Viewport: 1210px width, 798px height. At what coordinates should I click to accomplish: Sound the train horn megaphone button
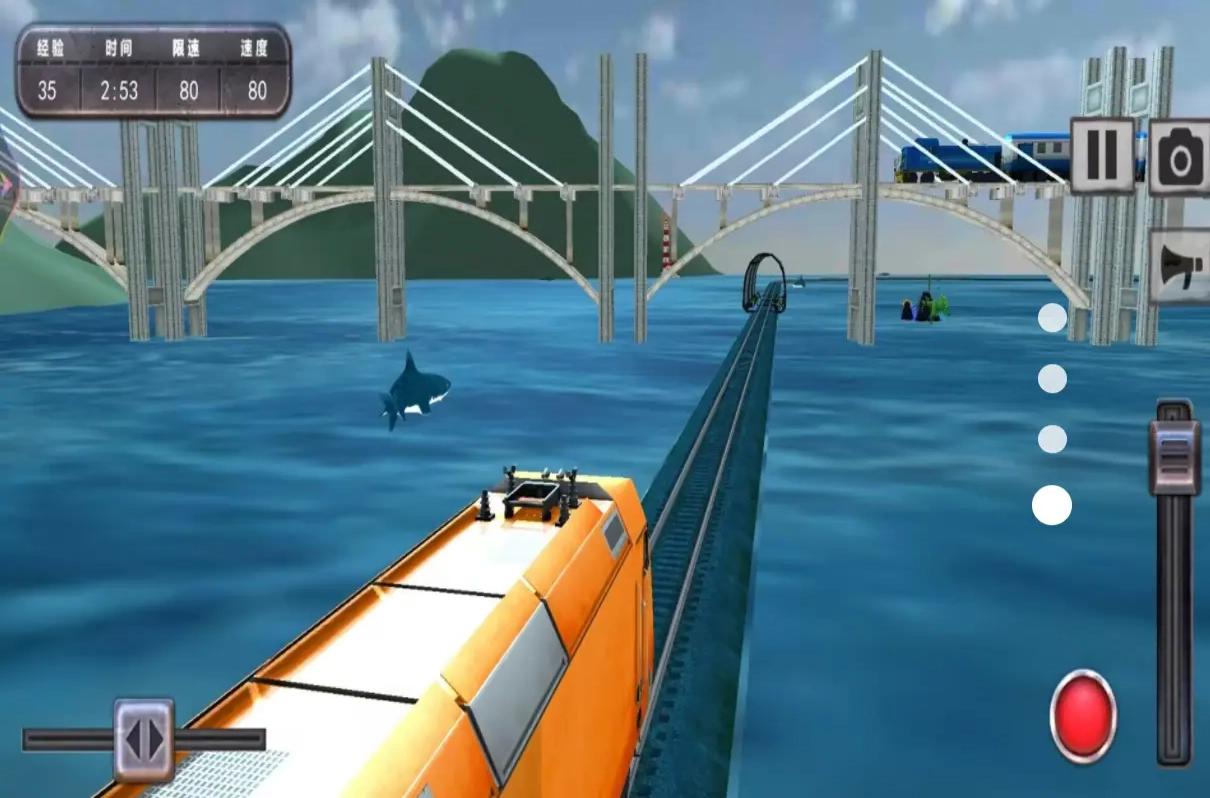pyautogui.click(x=1180, y=266)
